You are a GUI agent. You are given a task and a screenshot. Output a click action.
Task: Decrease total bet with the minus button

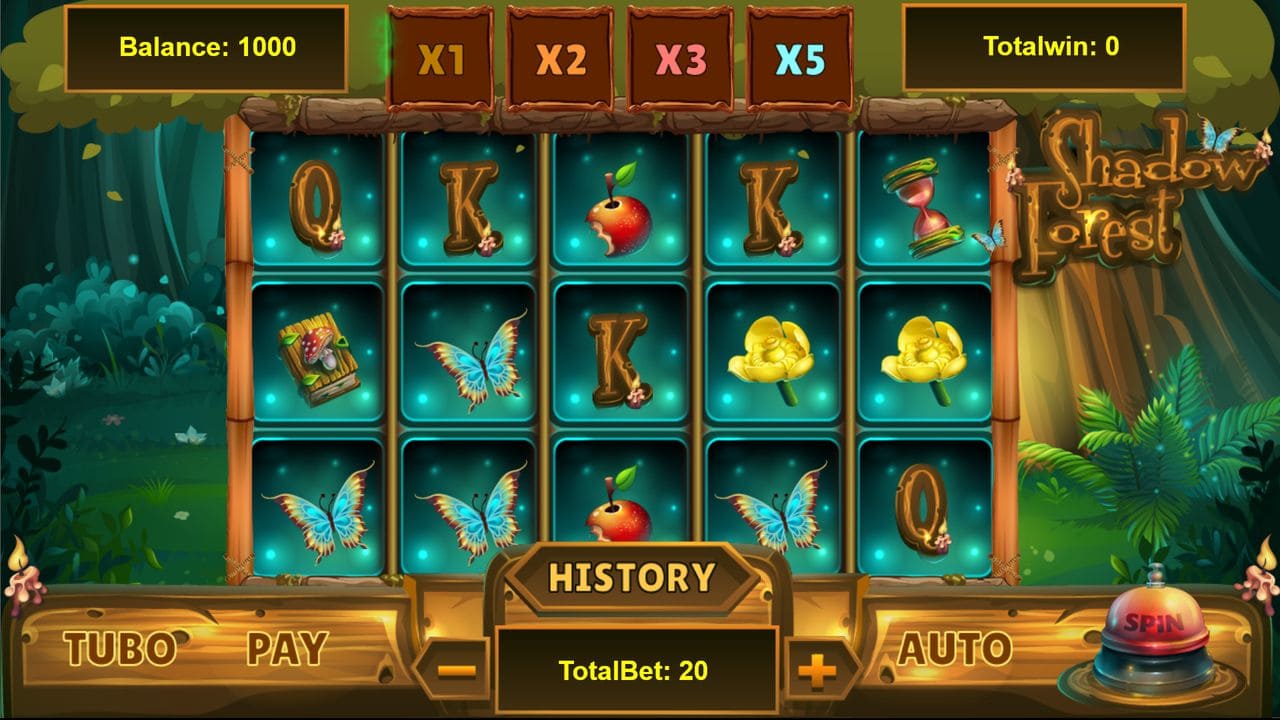pyautogui.click(x=456, y=671)
